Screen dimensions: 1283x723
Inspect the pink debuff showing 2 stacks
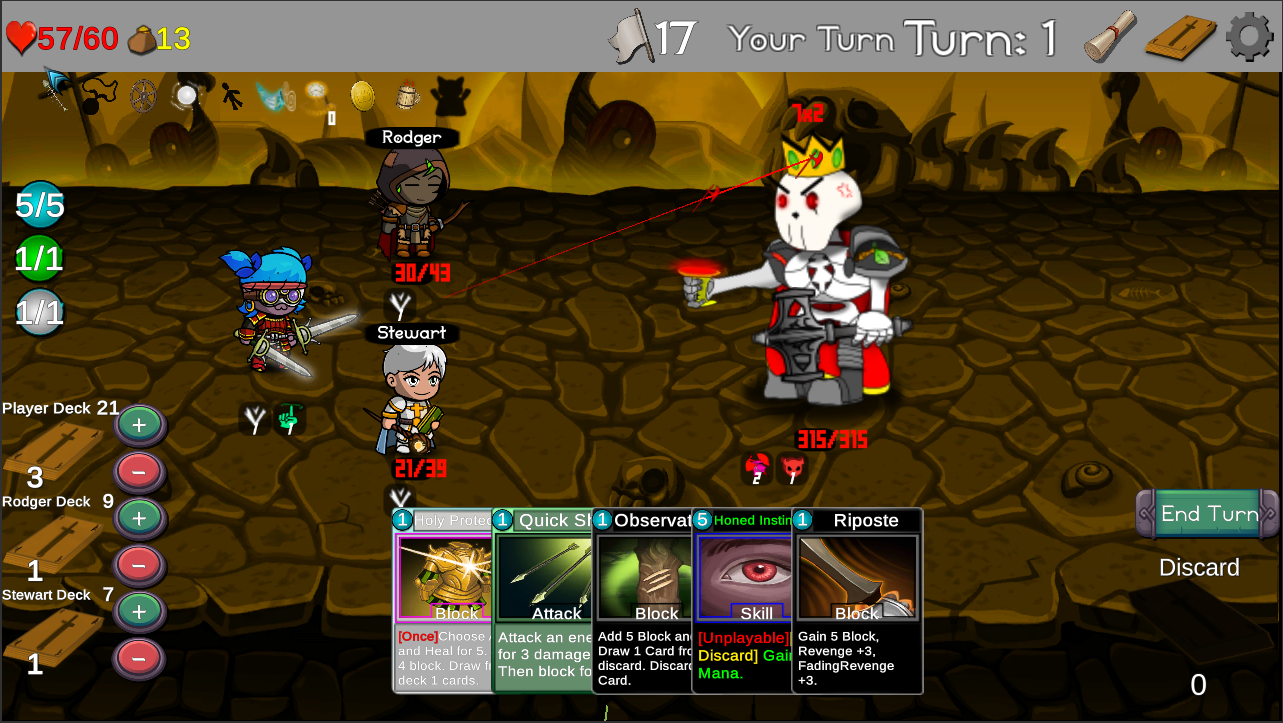point(756,468)
